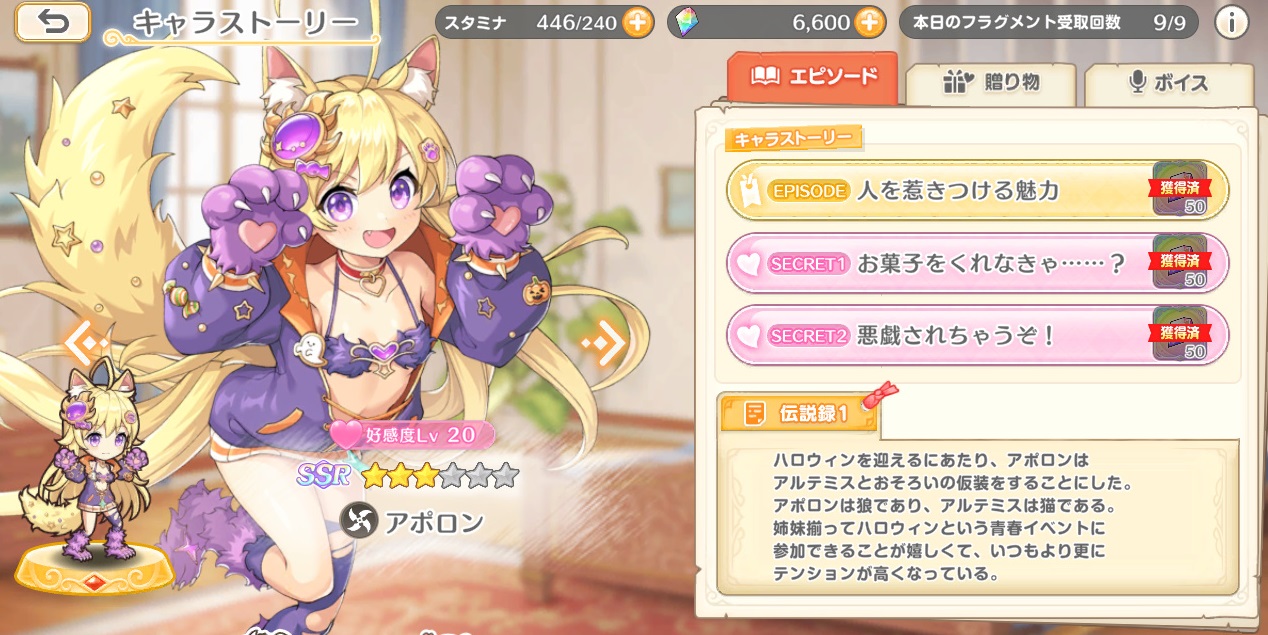
Task: Buy more gems with the plus button
Action: [870, 22]
